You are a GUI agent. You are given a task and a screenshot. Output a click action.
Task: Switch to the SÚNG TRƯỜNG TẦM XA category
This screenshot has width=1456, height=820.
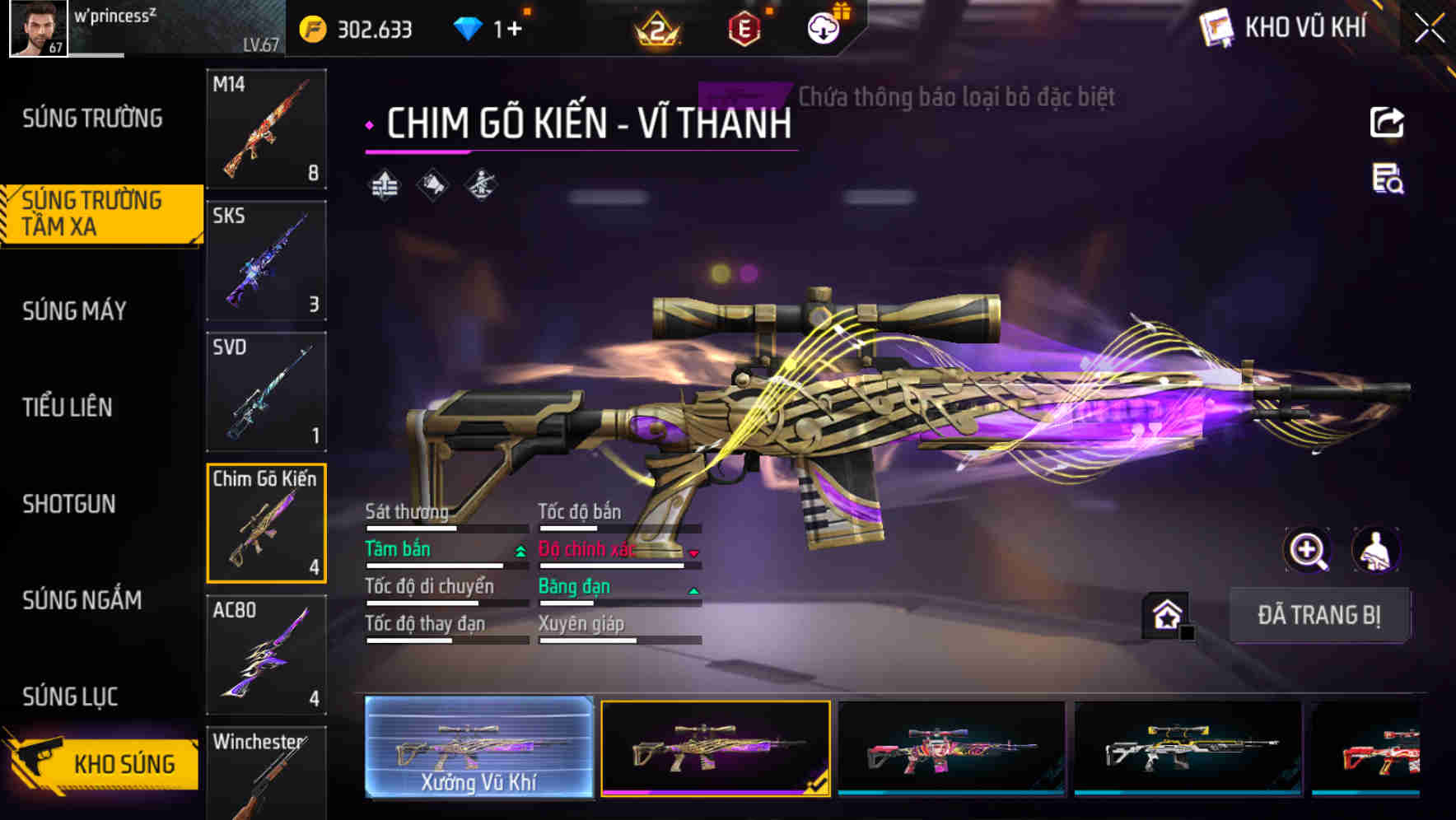coord(95,214)
